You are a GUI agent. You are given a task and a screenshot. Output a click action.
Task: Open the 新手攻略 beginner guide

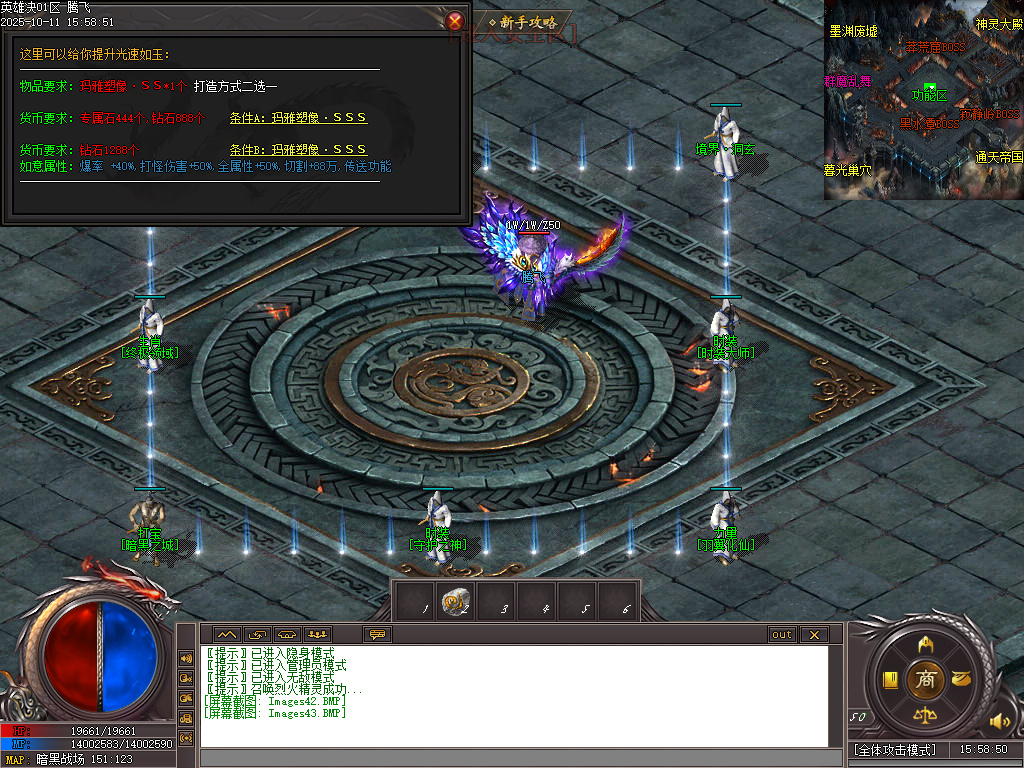528,22
